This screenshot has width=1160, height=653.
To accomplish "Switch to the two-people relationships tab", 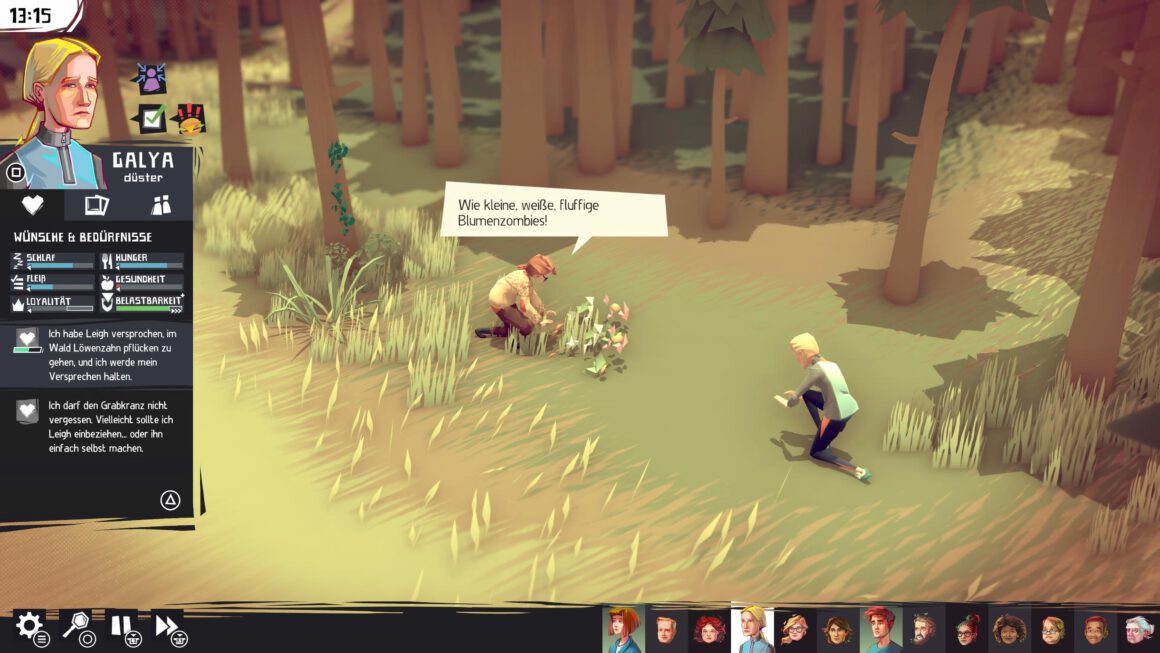I will click(x=161, y=205).
